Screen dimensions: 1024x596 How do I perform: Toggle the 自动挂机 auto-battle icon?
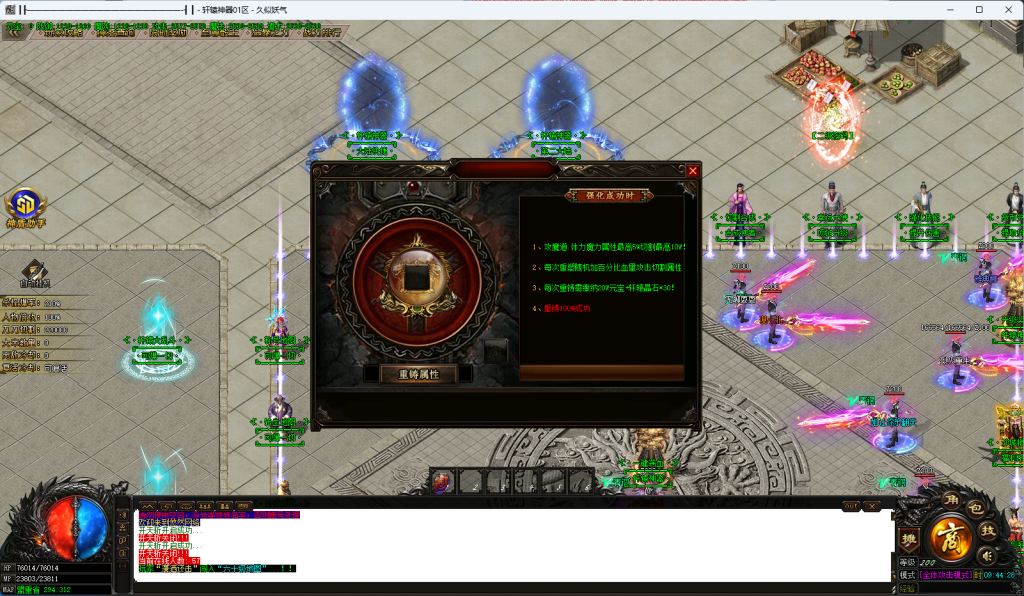35,272
